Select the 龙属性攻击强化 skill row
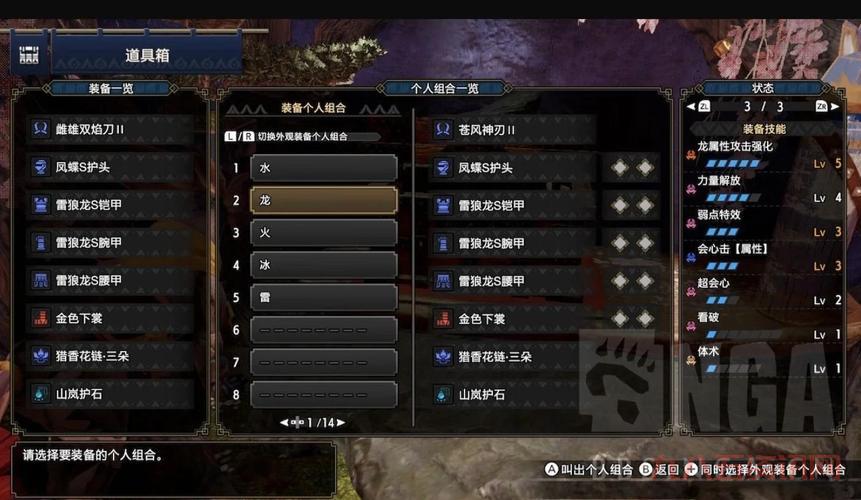This screenshot has width=861, height=500. [765, 154]
